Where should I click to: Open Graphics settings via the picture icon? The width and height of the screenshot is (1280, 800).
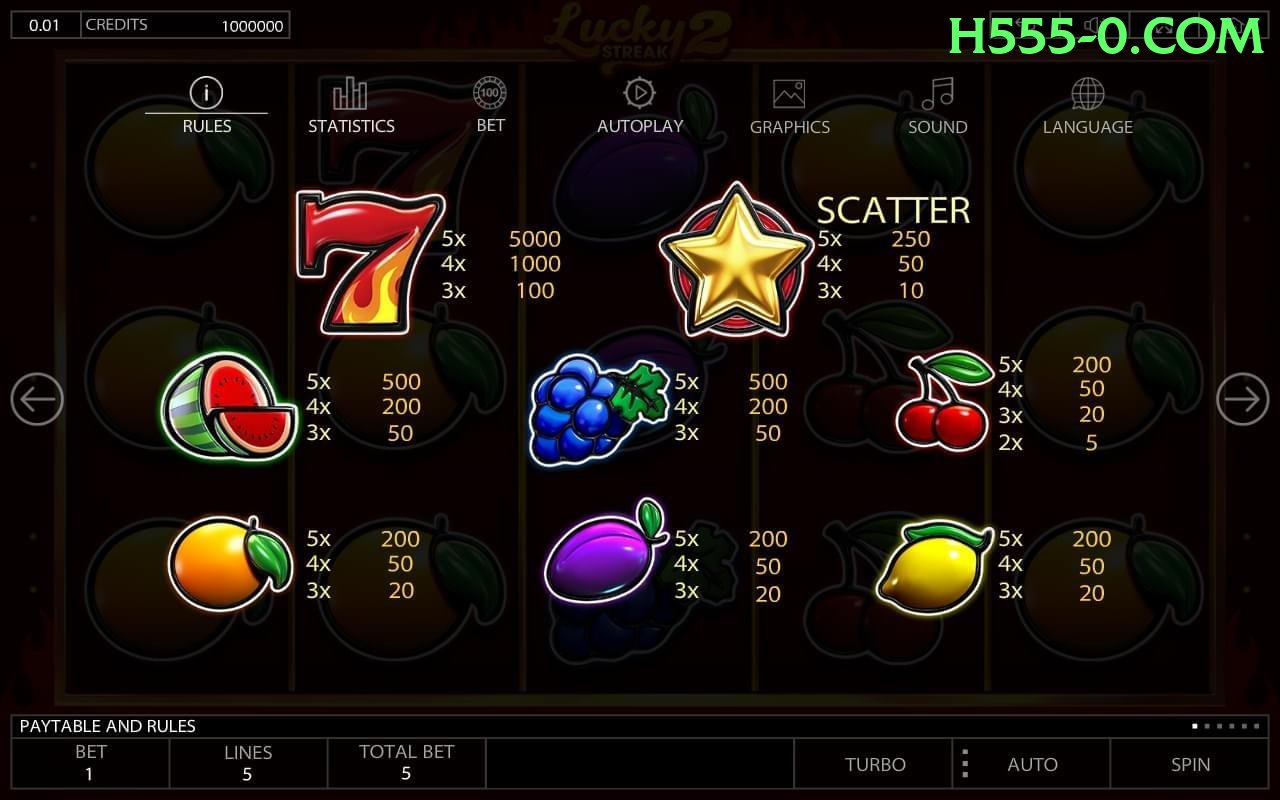coord(789,94)
